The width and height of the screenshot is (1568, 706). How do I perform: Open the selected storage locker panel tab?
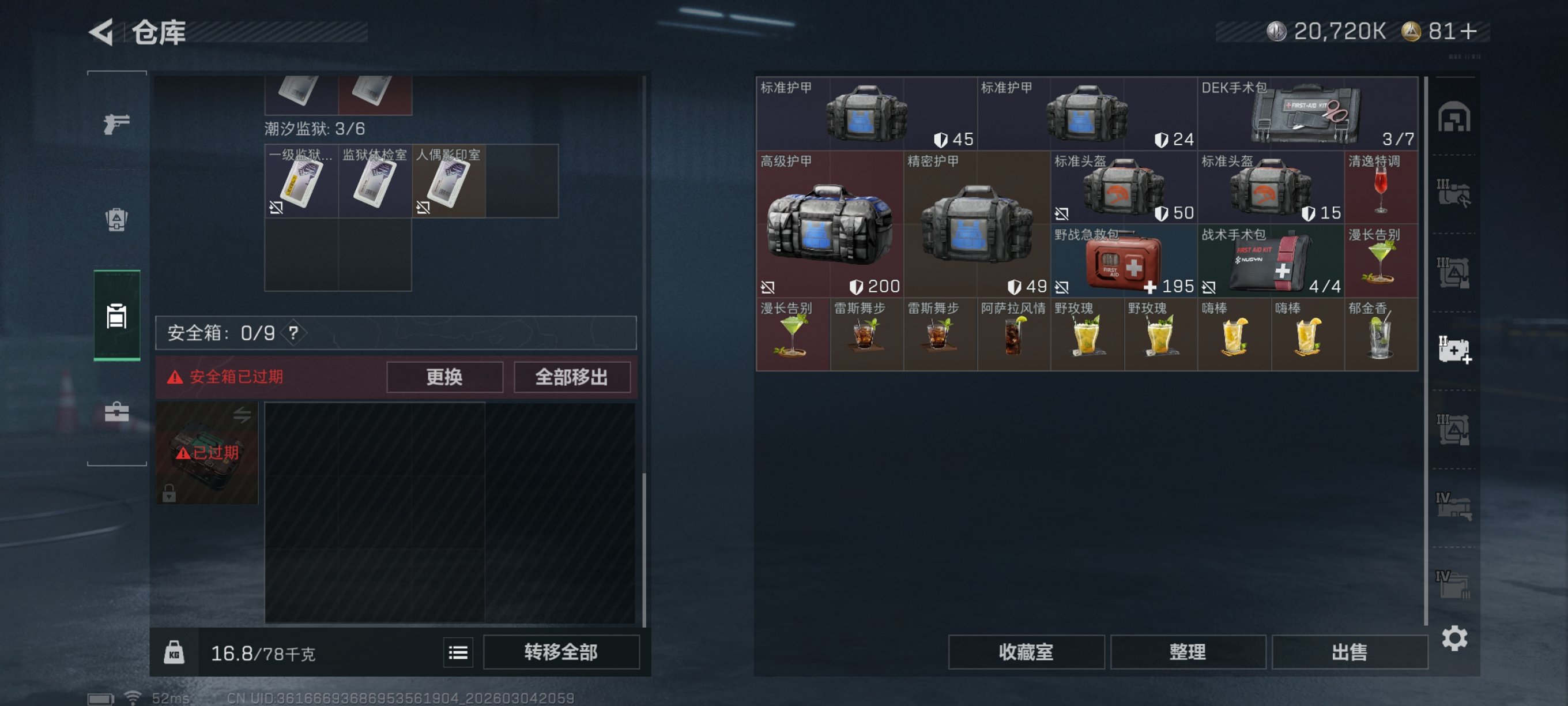tap(116, 317)
